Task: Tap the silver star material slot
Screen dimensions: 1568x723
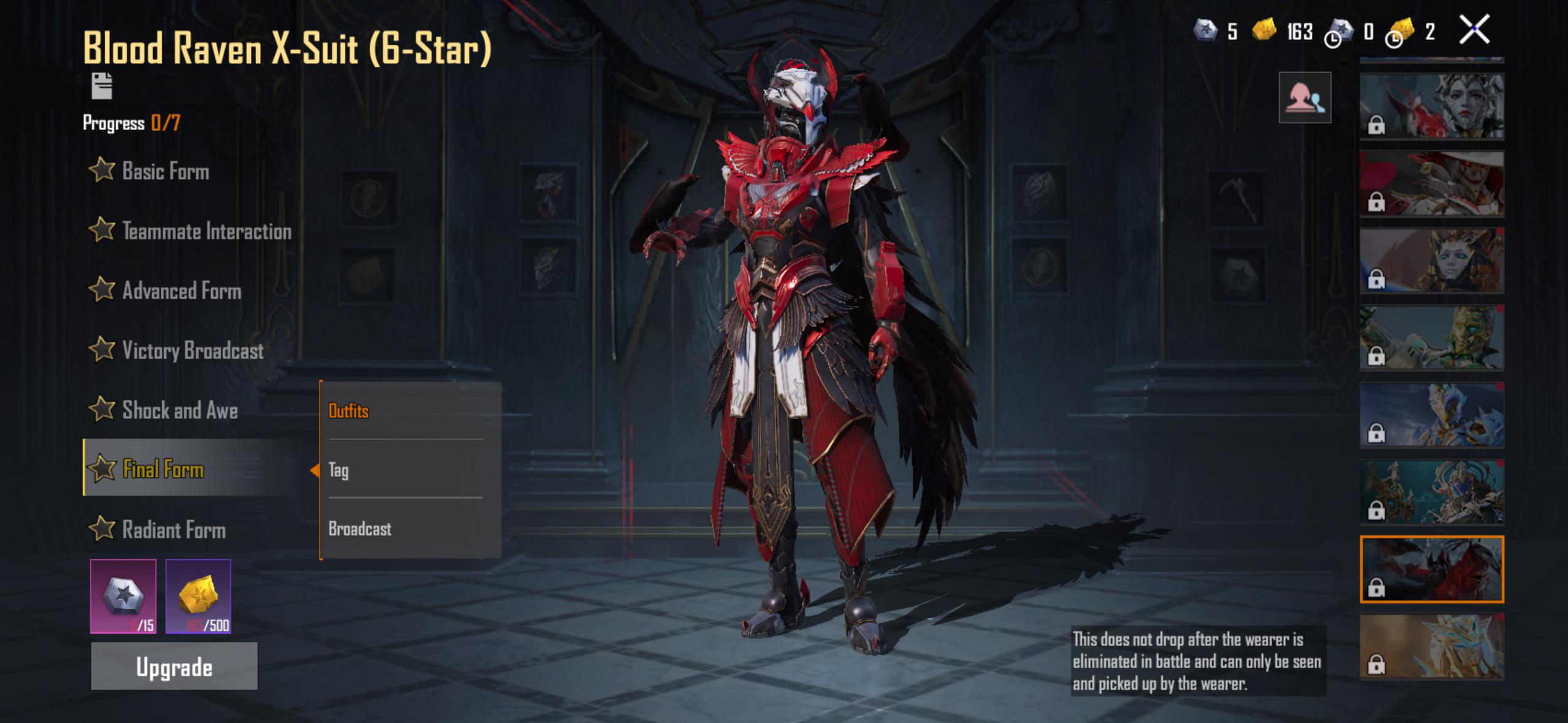Action: click(x=123, y=596)
